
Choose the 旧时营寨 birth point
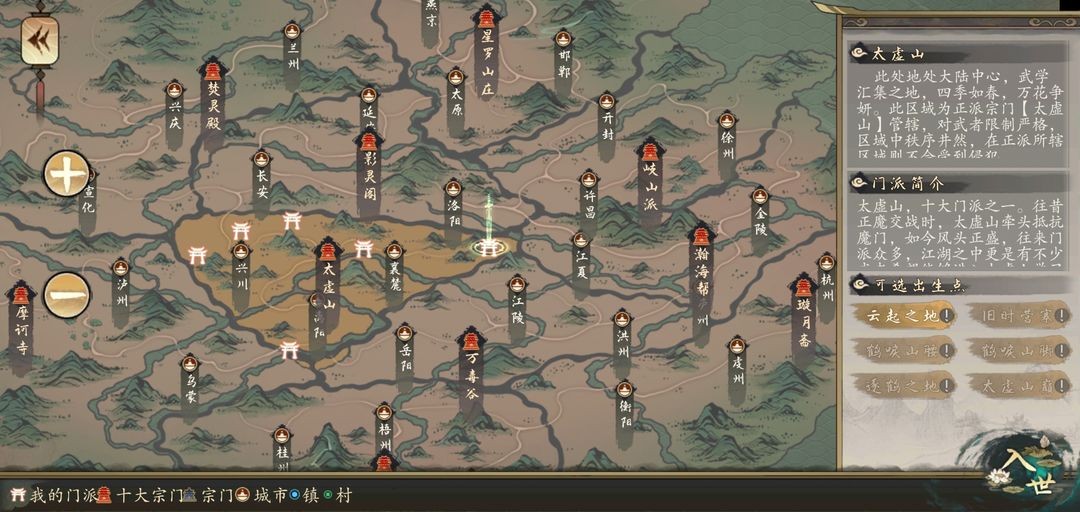coord(1017,316)
